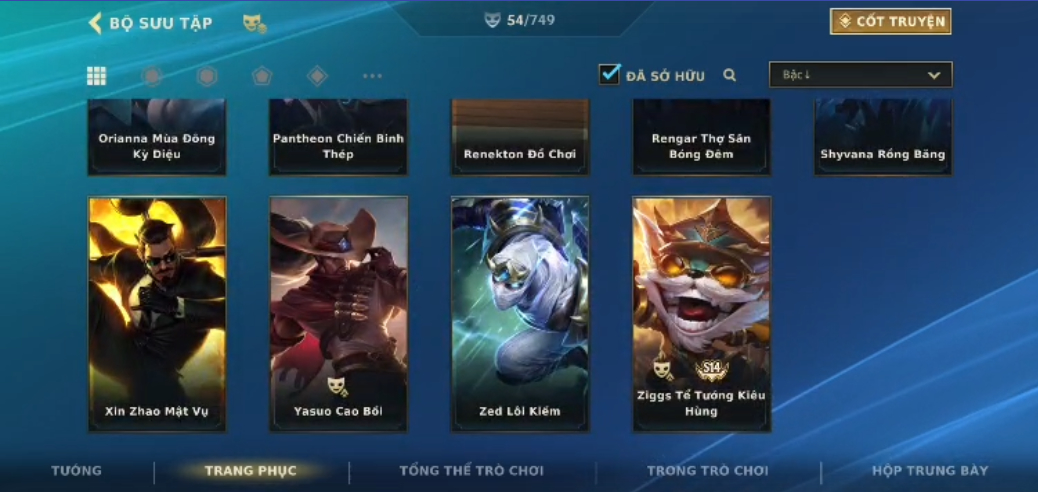Screen dimensions: 1038x492
Task: Switch to the Trang Phục tab
Action: click(x=251, y=471)
